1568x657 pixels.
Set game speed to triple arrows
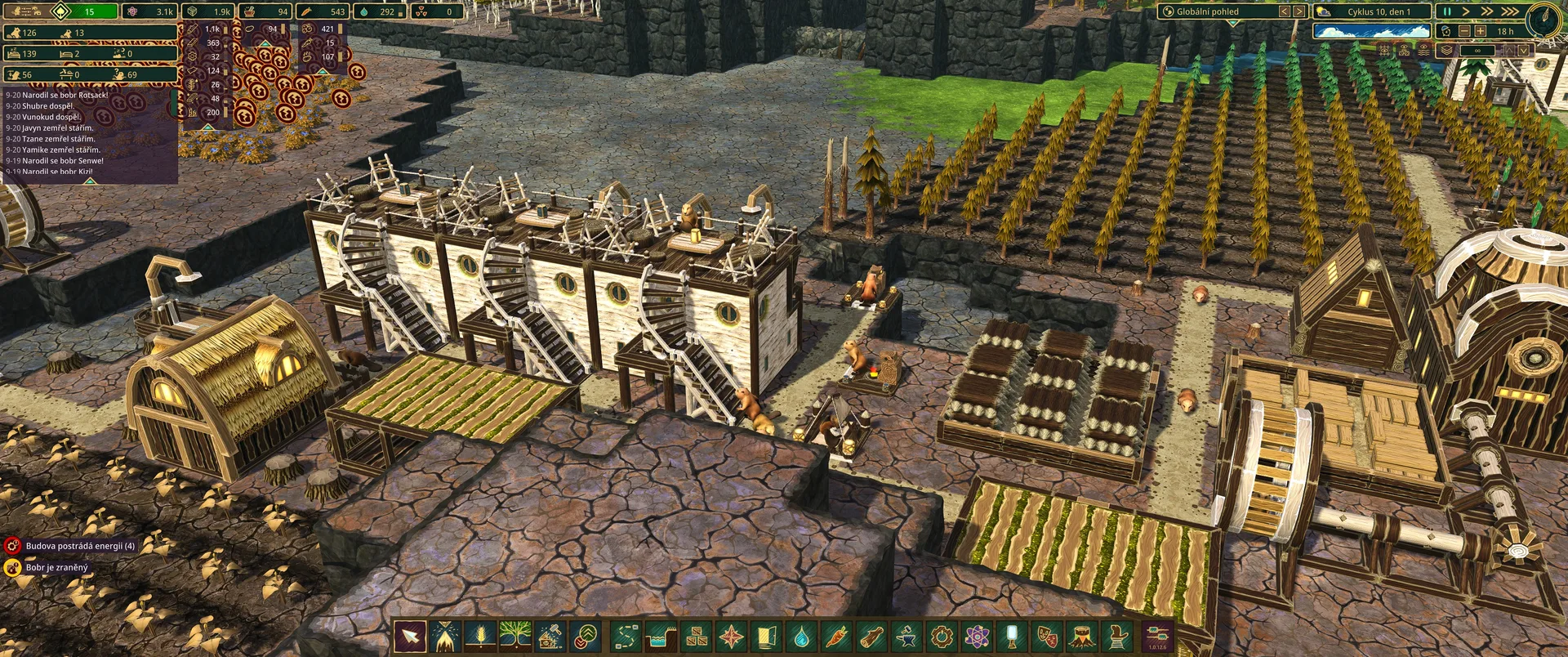[1509, 11]
